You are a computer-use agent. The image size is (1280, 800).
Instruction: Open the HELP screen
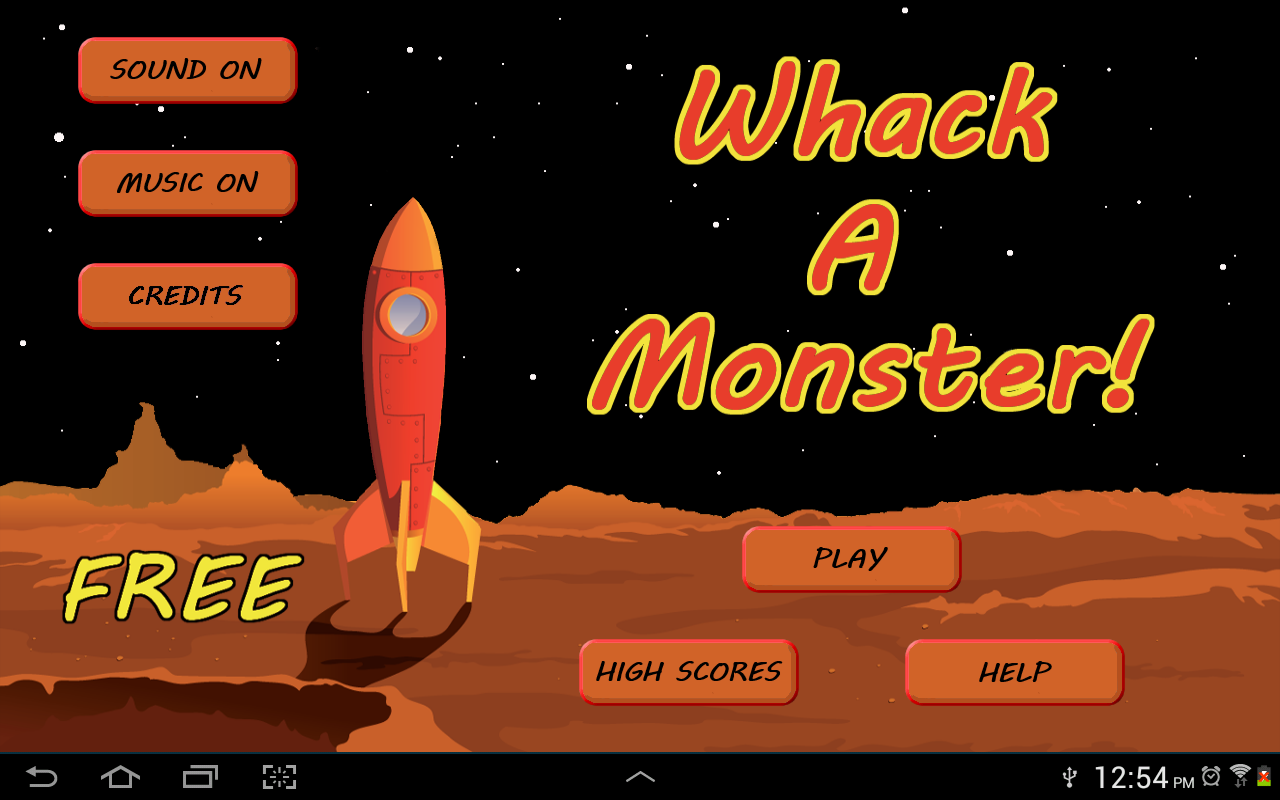pyautogui.click(x=1014, y=672)
